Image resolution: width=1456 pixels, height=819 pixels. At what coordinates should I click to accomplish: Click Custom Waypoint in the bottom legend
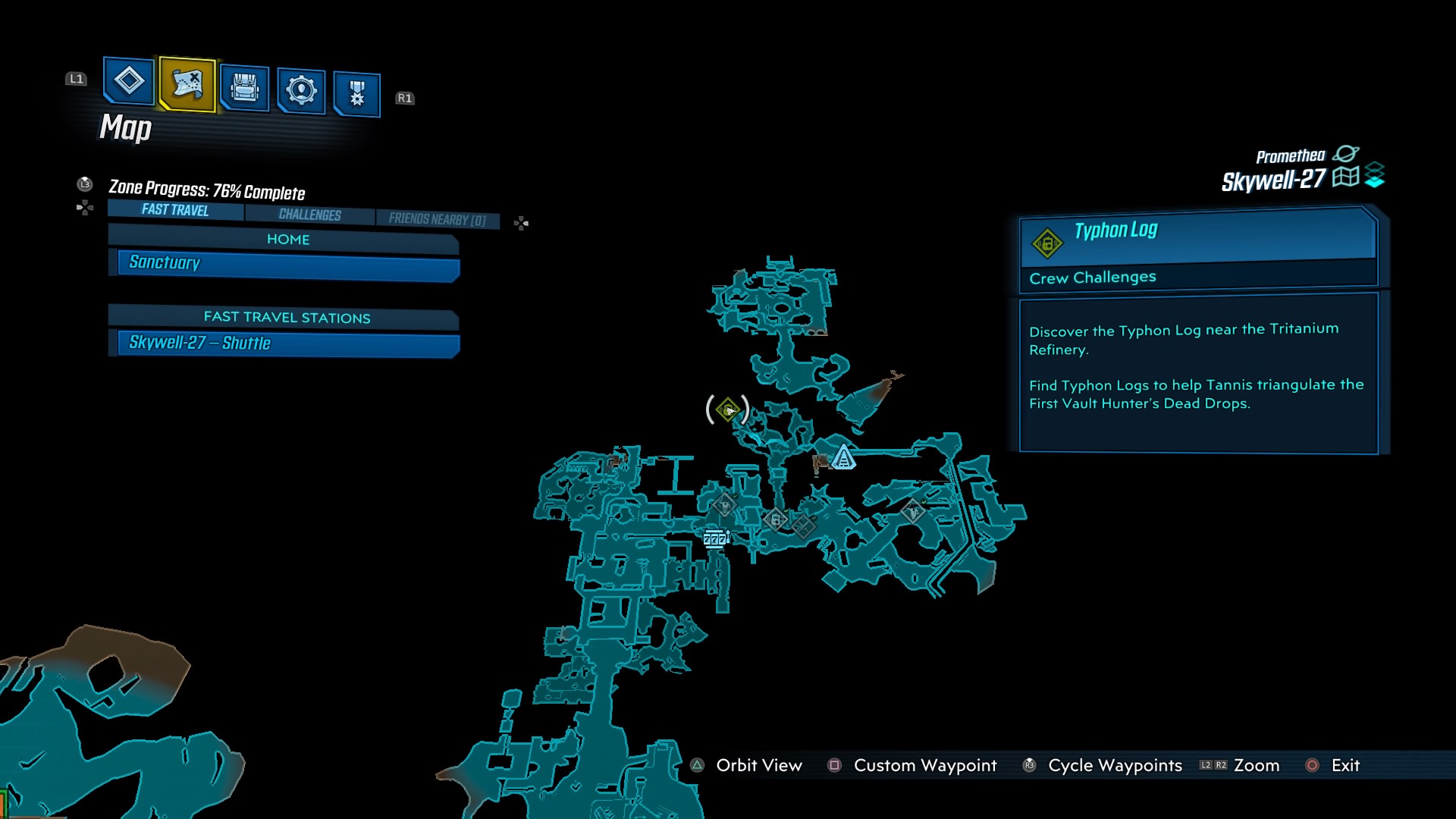tap(924, 765)
